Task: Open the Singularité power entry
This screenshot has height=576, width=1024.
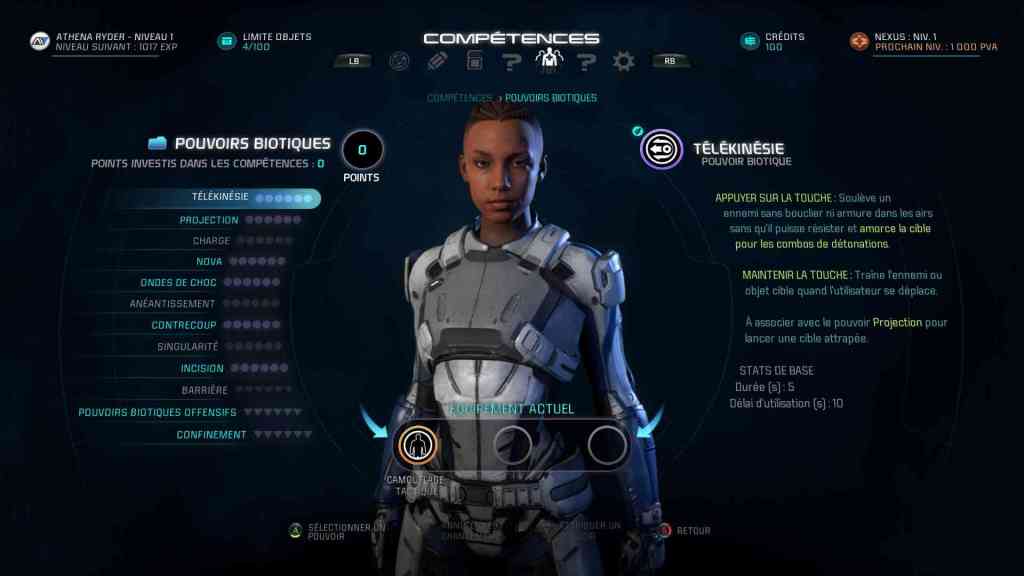Action: pyautogui.click(x=187, y=347)
